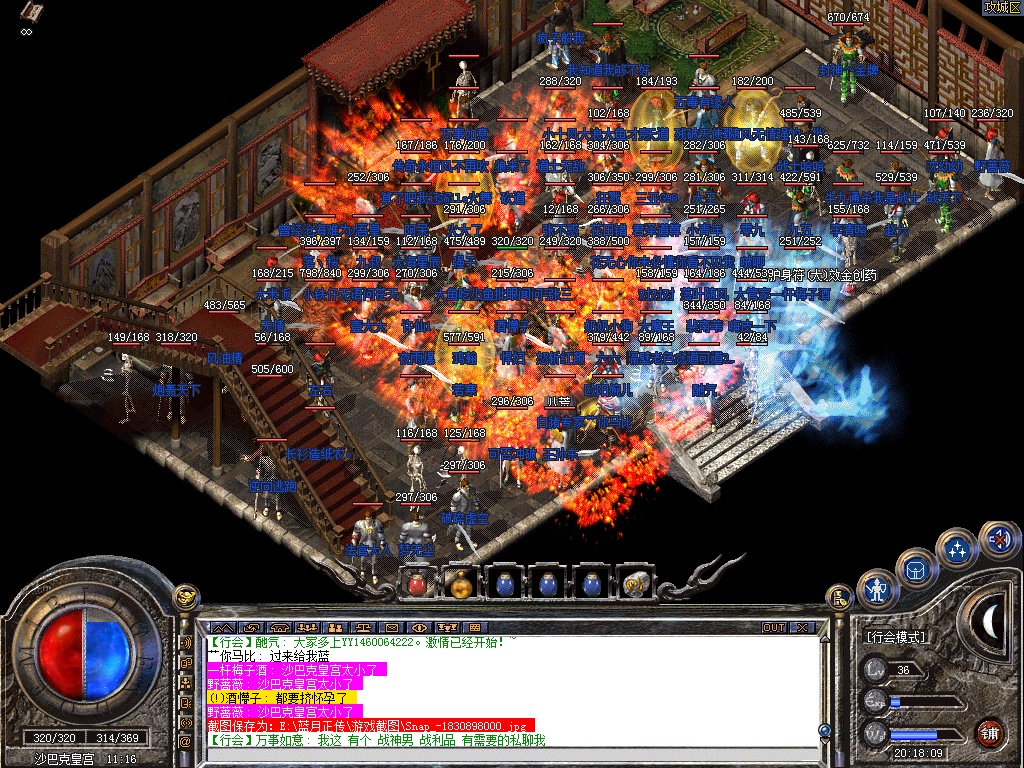The width and height of the screenshot is (1024, 768).
Task: Open the bag inventory round button
Action: pyautogui.click(x=915, y=569)
